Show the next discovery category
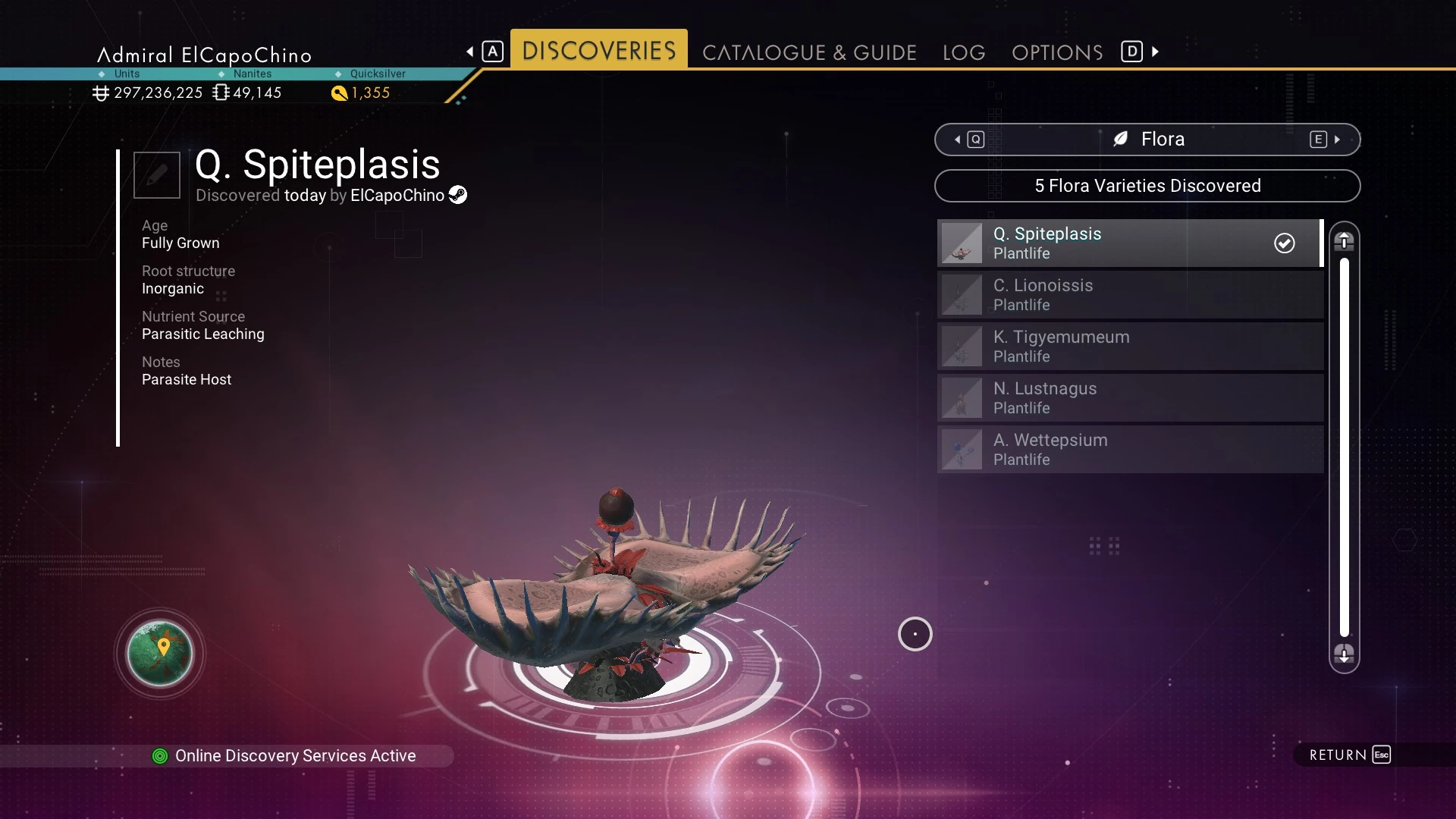The height and width of the screenshot is (819, 1456). pos(1326,140)
